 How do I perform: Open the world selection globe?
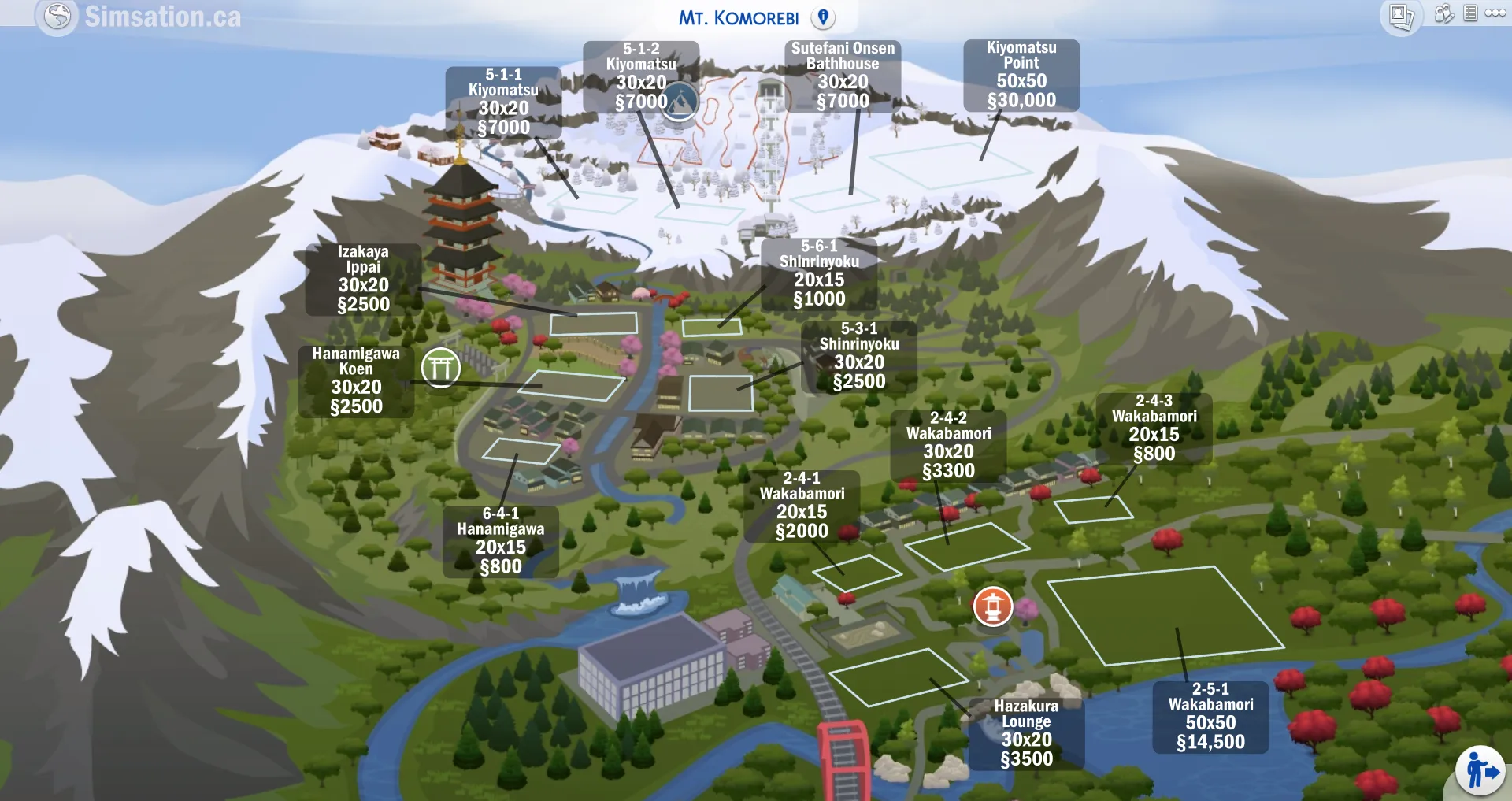click(x=55, y=16)
